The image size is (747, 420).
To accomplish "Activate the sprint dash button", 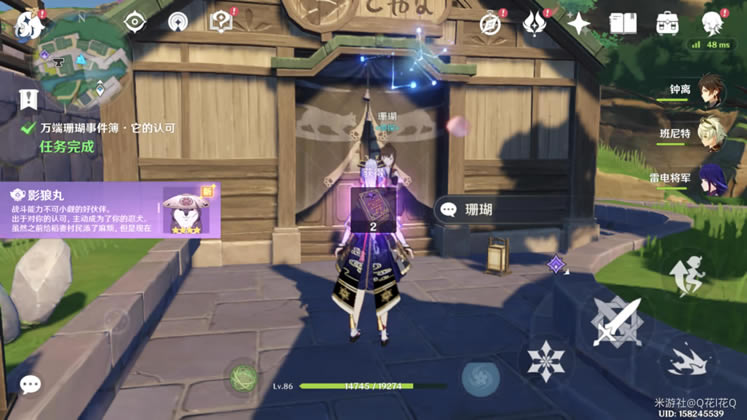I will [686, 359].
